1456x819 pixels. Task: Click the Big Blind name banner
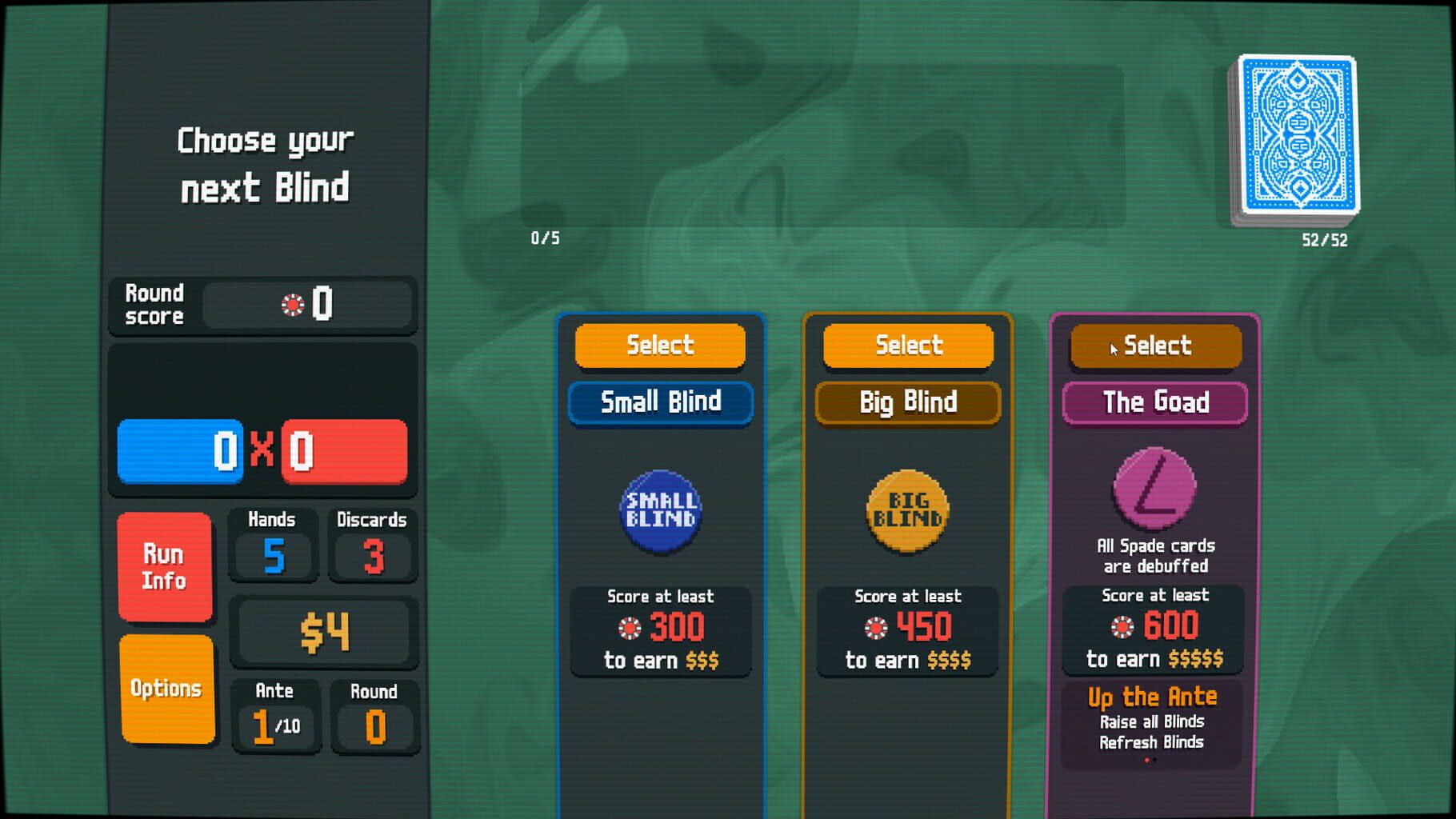click(907, 402)
